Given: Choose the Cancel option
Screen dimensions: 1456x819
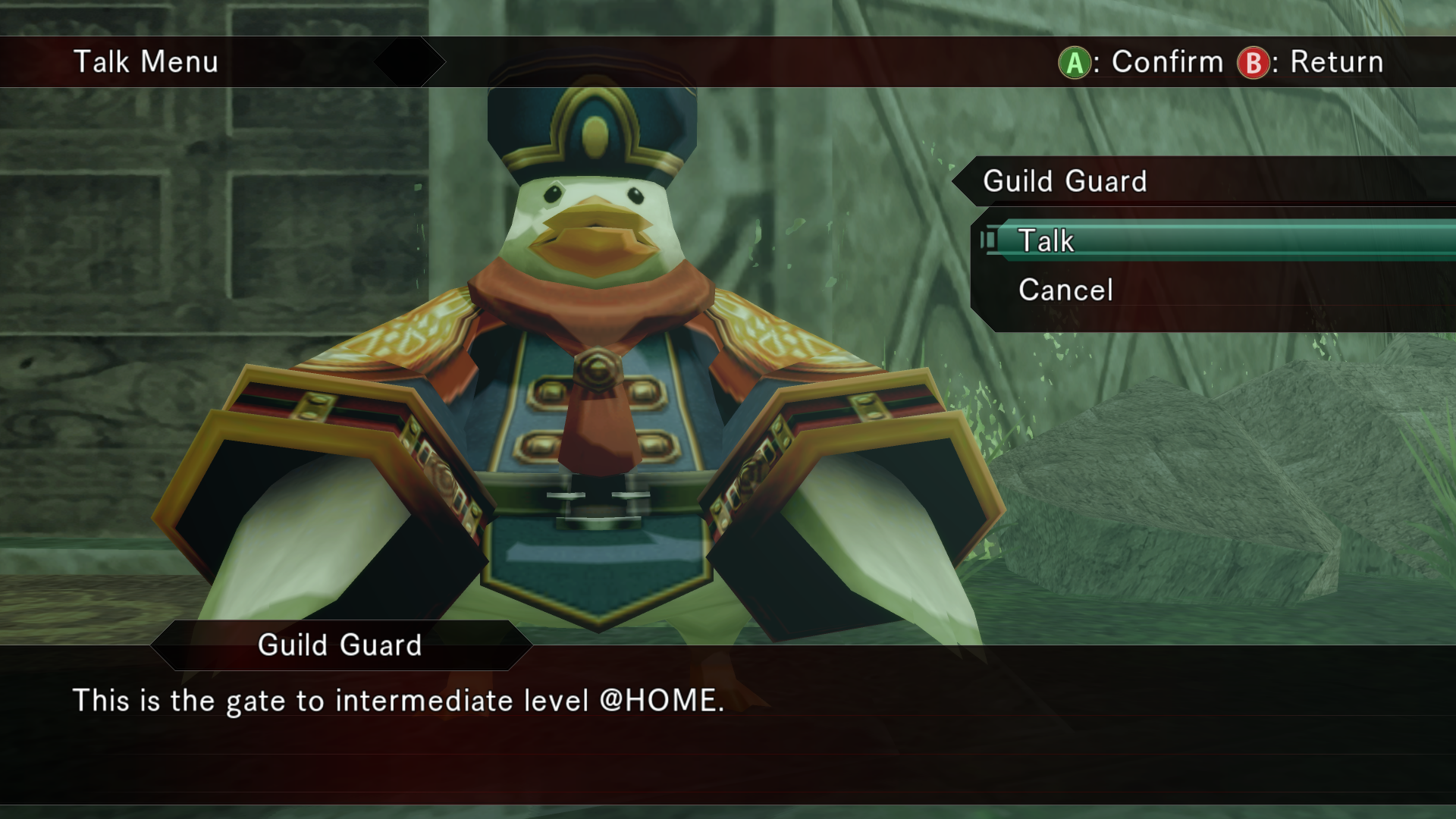Looking at the screenshot, I should coord(1065,290).
